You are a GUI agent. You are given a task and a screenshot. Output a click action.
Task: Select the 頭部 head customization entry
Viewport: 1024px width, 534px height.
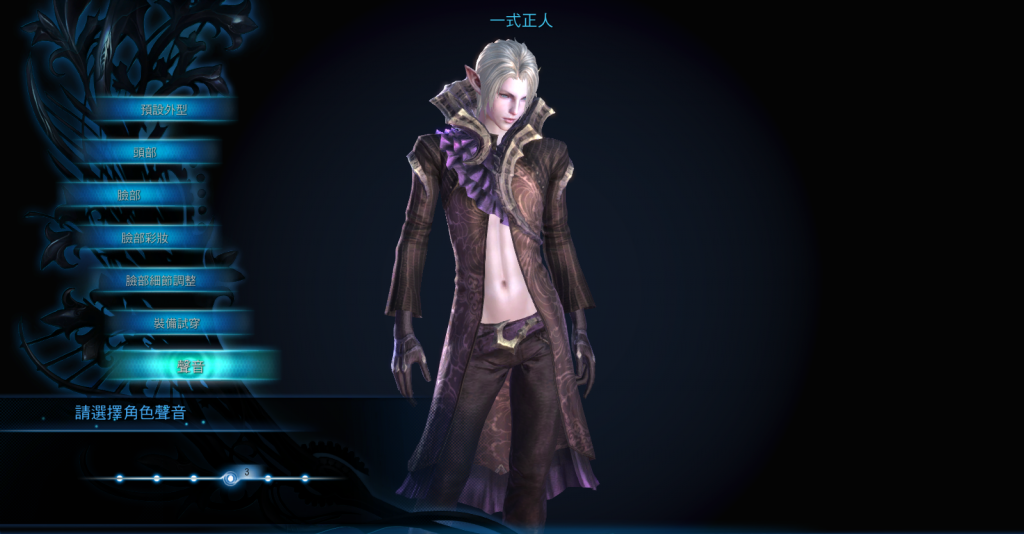[x=145, y=152]
